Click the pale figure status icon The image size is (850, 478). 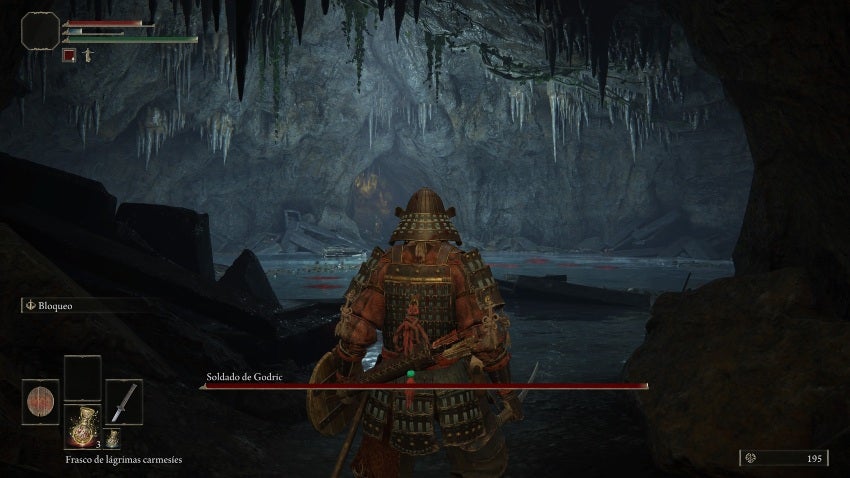(x=87, y=55)
